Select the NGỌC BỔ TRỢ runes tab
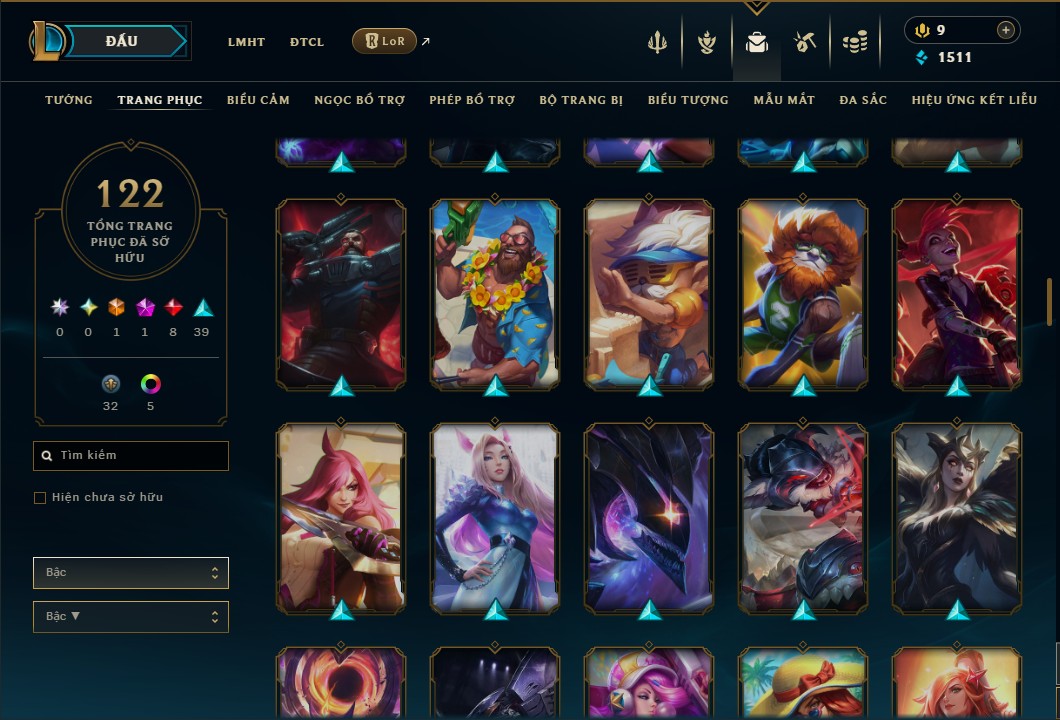The image size is (1060, 720). pyautogui.click(x=359, y=100)
